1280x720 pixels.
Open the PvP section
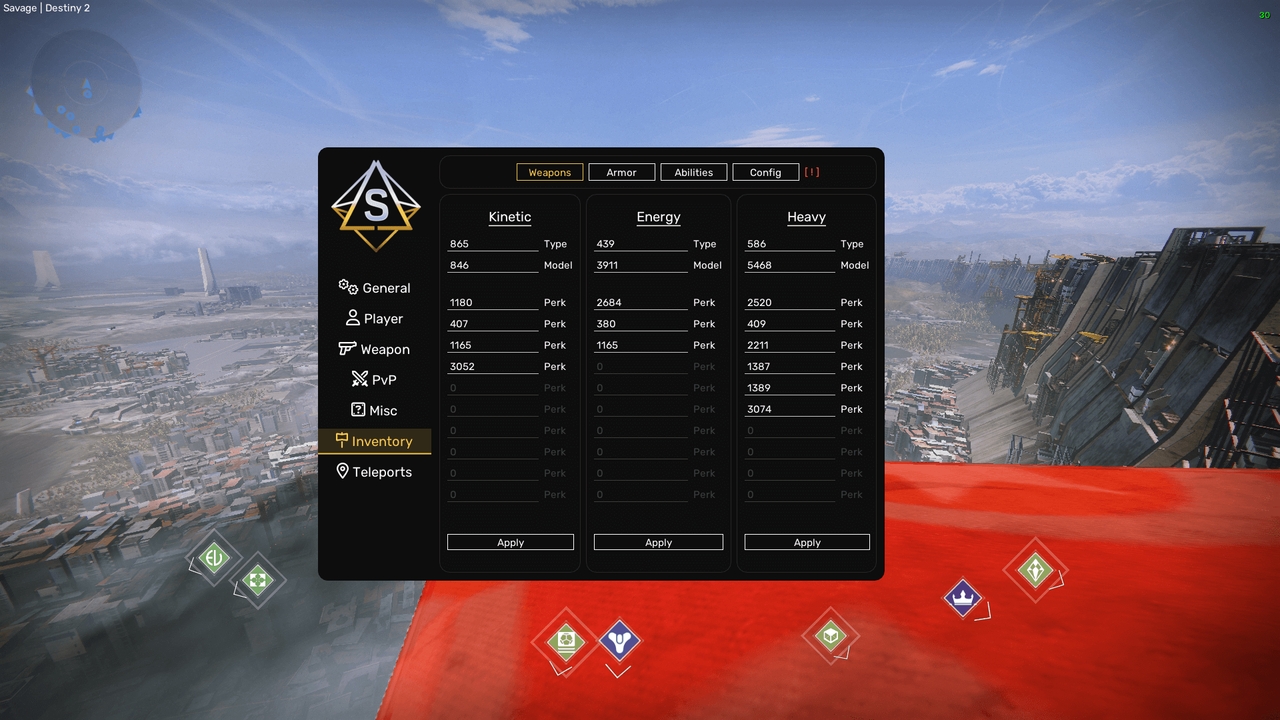pyautogui.click(x=375, y=380)
